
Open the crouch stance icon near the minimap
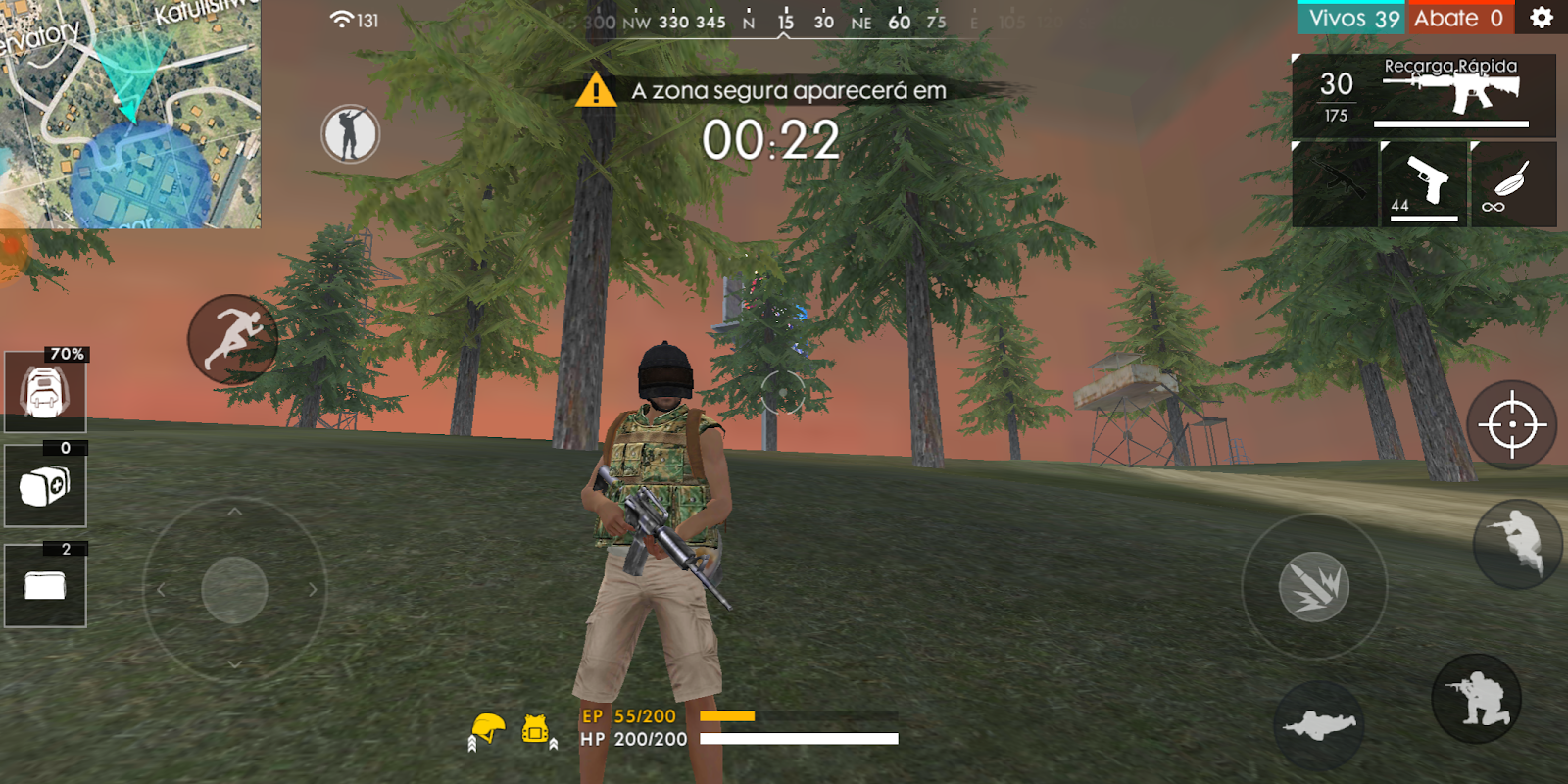tap(348, 130)
